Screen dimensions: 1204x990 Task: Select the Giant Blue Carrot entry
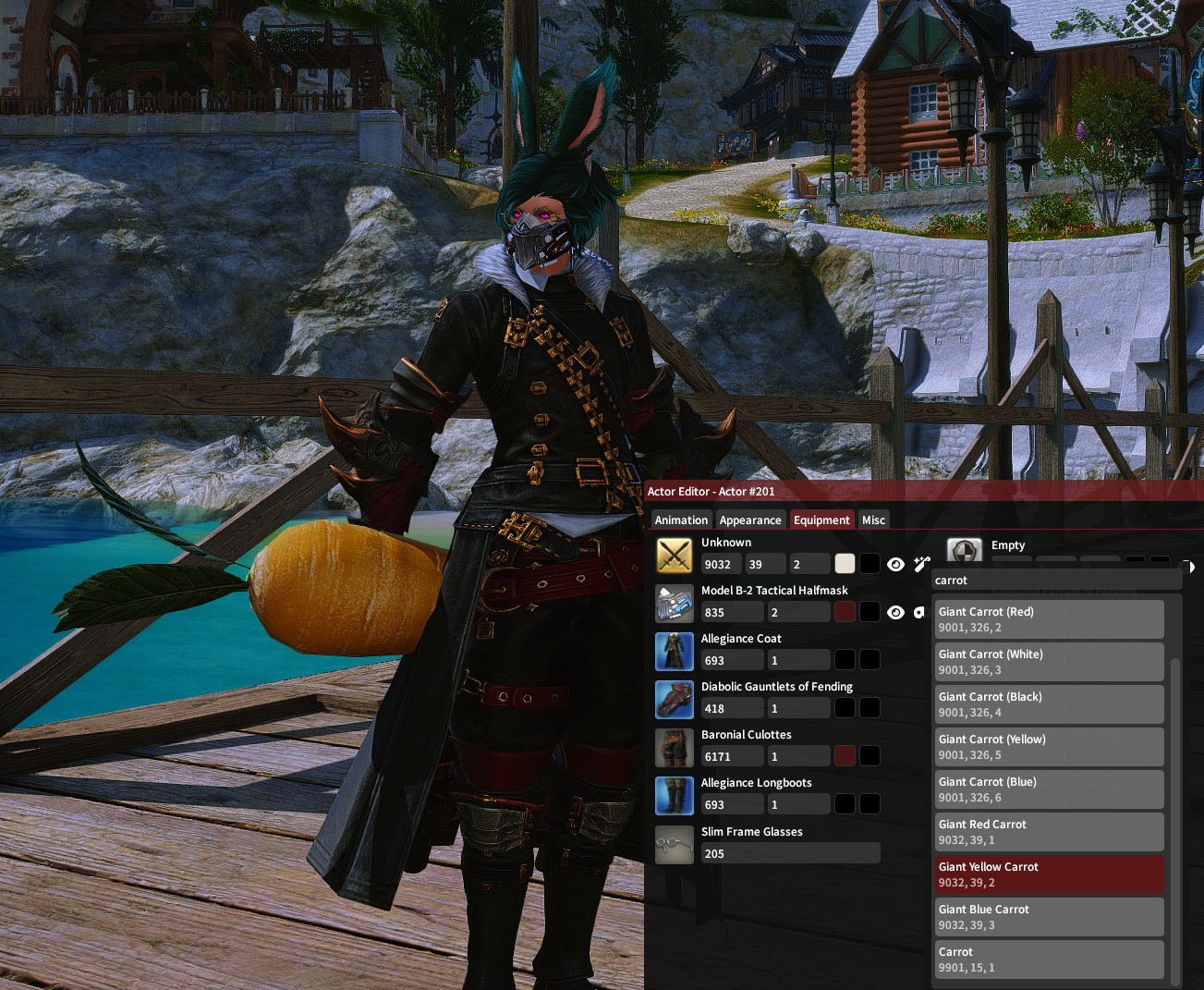coord(1049,917)
